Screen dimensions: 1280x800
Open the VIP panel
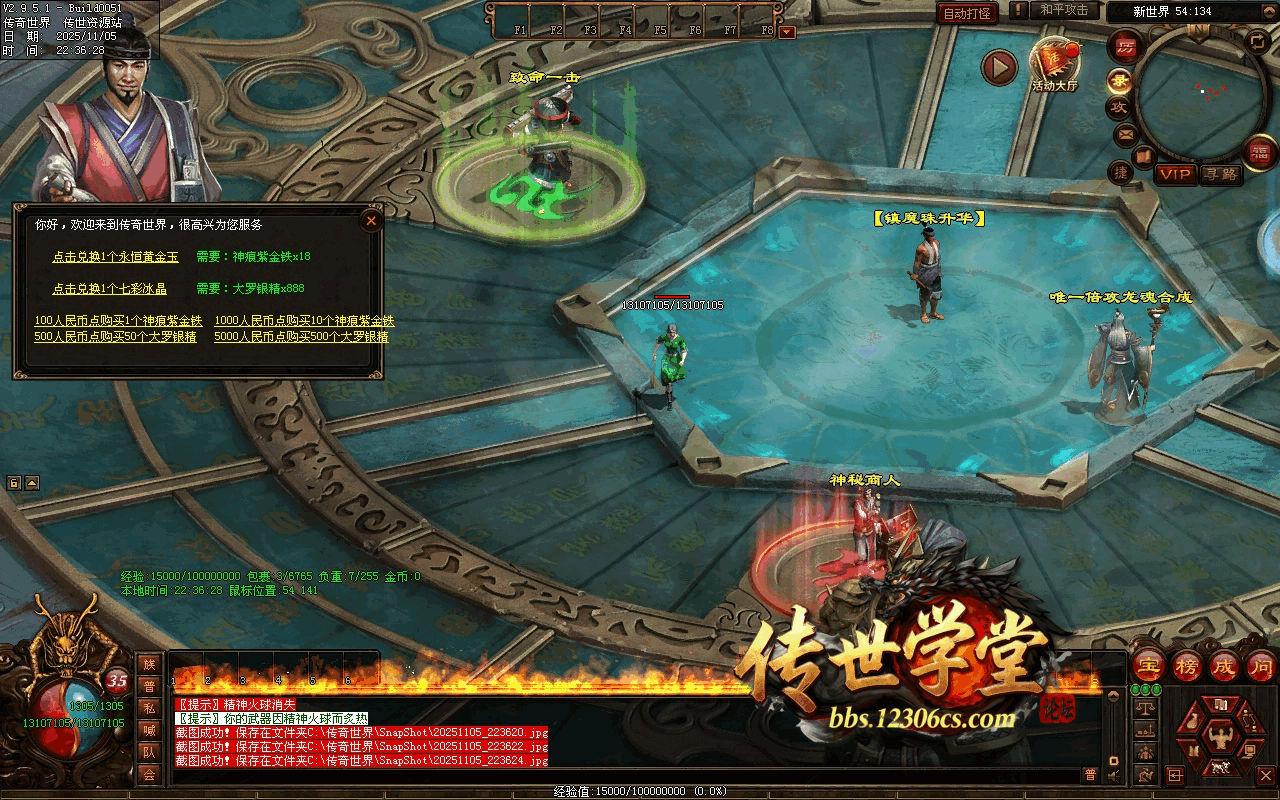coord(1176,175)
